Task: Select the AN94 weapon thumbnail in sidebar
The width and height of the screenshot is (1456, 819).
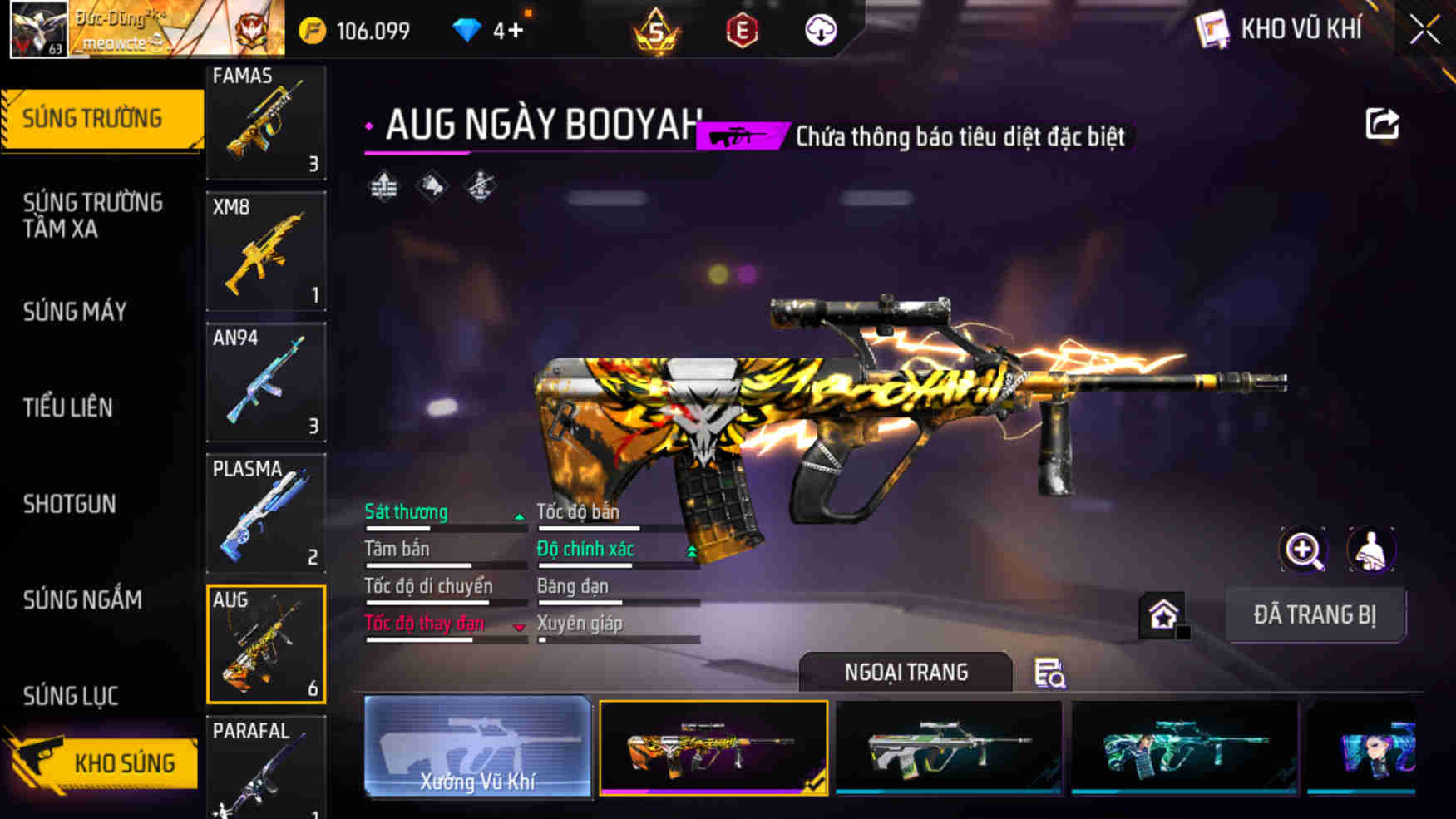Action: click(265, 384)
